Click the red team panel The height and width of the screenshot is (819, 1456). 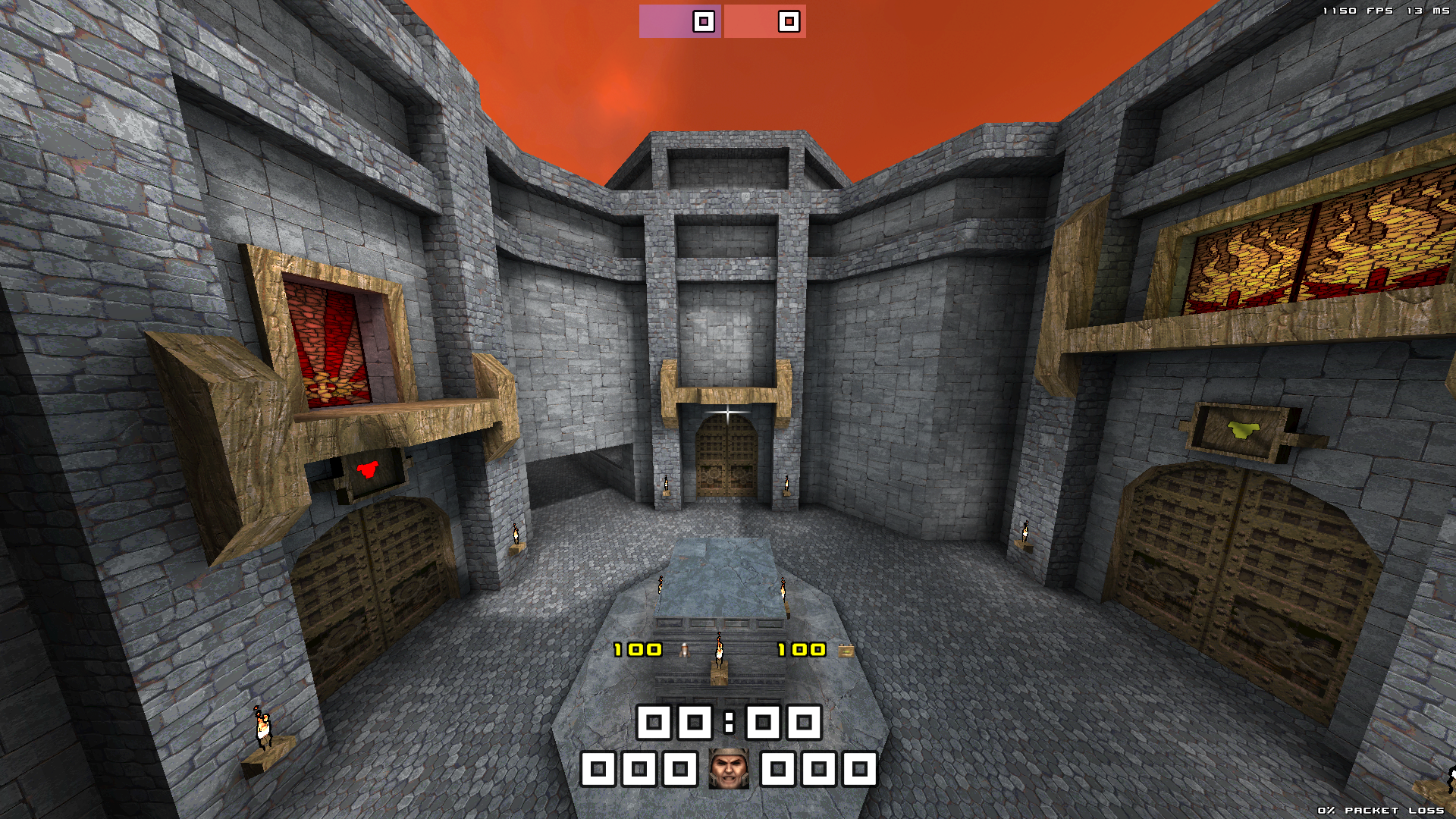tap(764, 21)
